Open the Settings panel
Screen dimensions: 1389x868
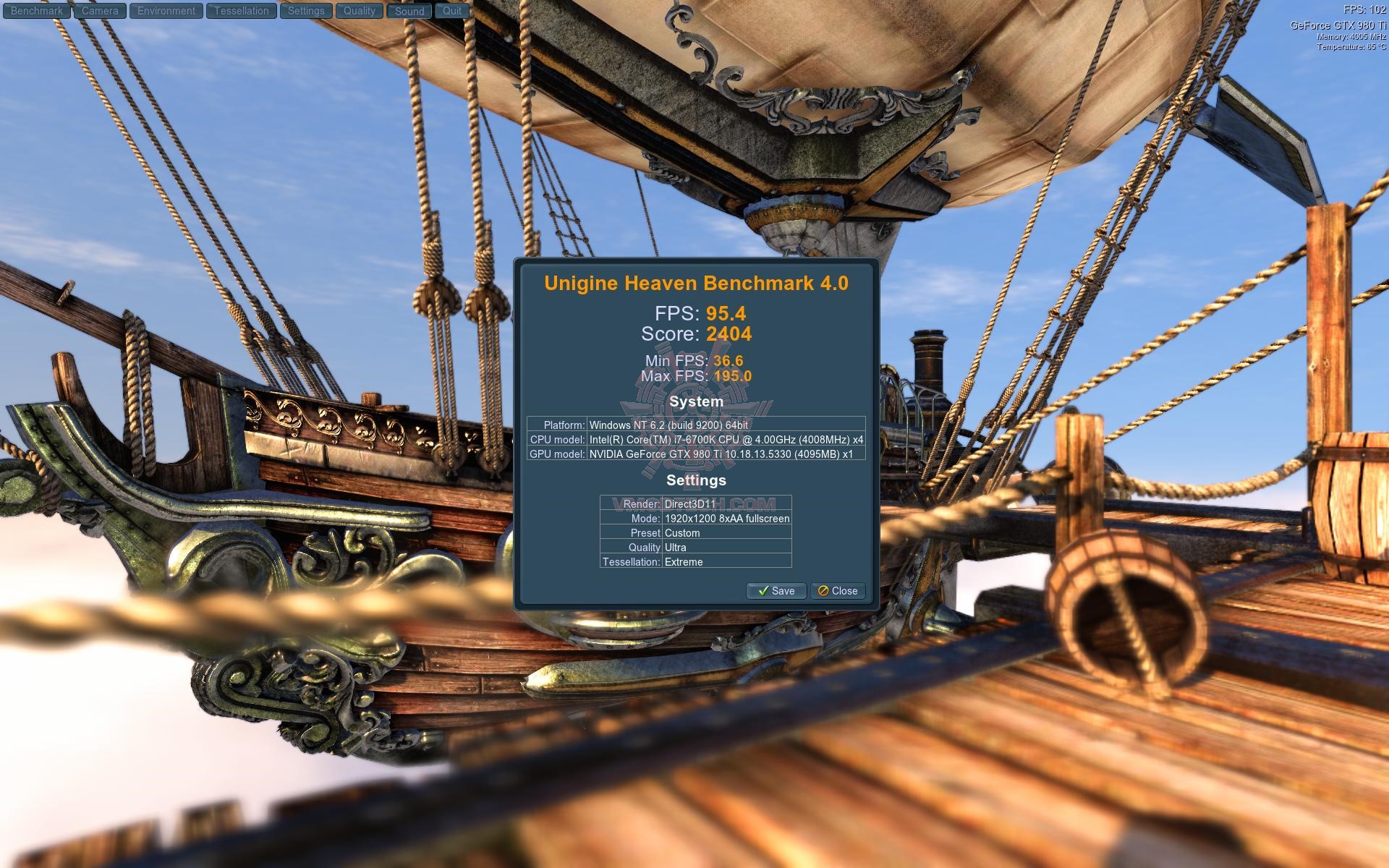(306, 11)
